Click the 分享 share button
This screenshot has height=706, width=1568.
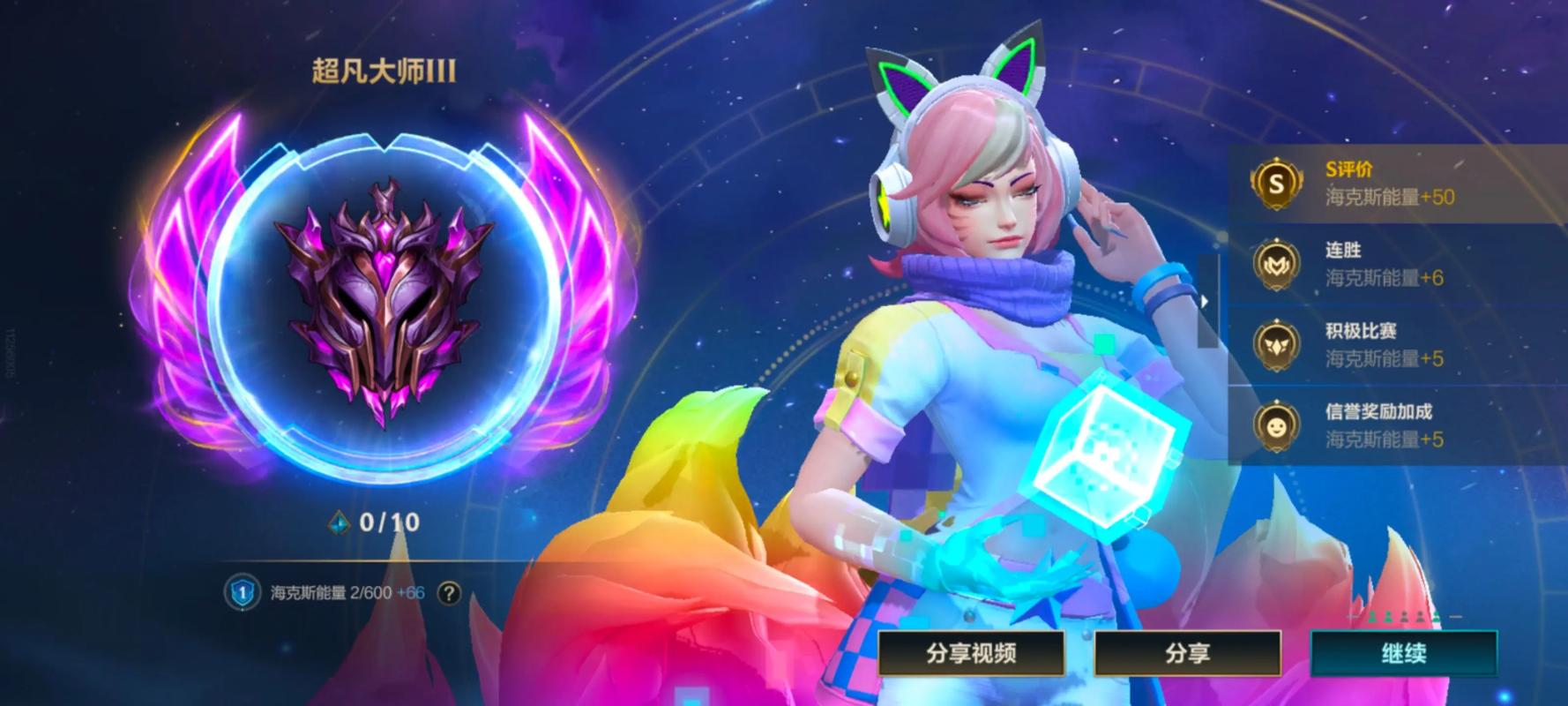click(1188, 654)
